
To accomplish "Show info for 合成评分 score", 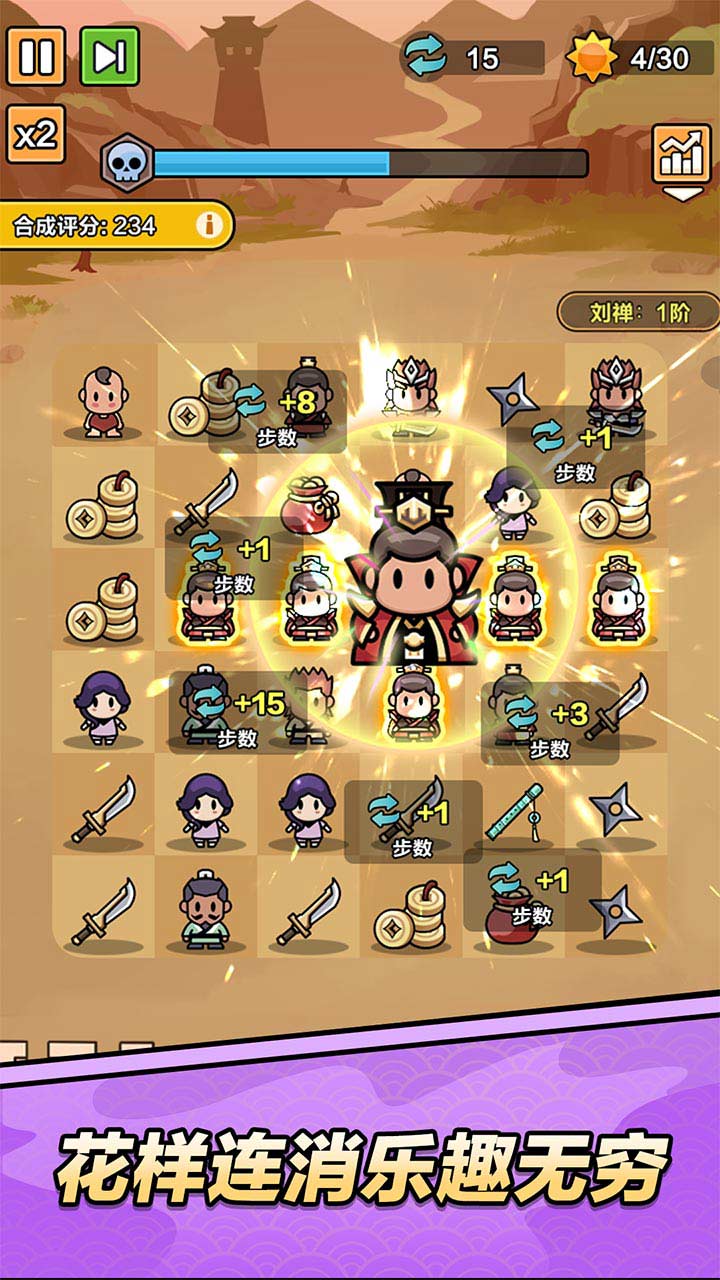I will click(x=209, y=225).
